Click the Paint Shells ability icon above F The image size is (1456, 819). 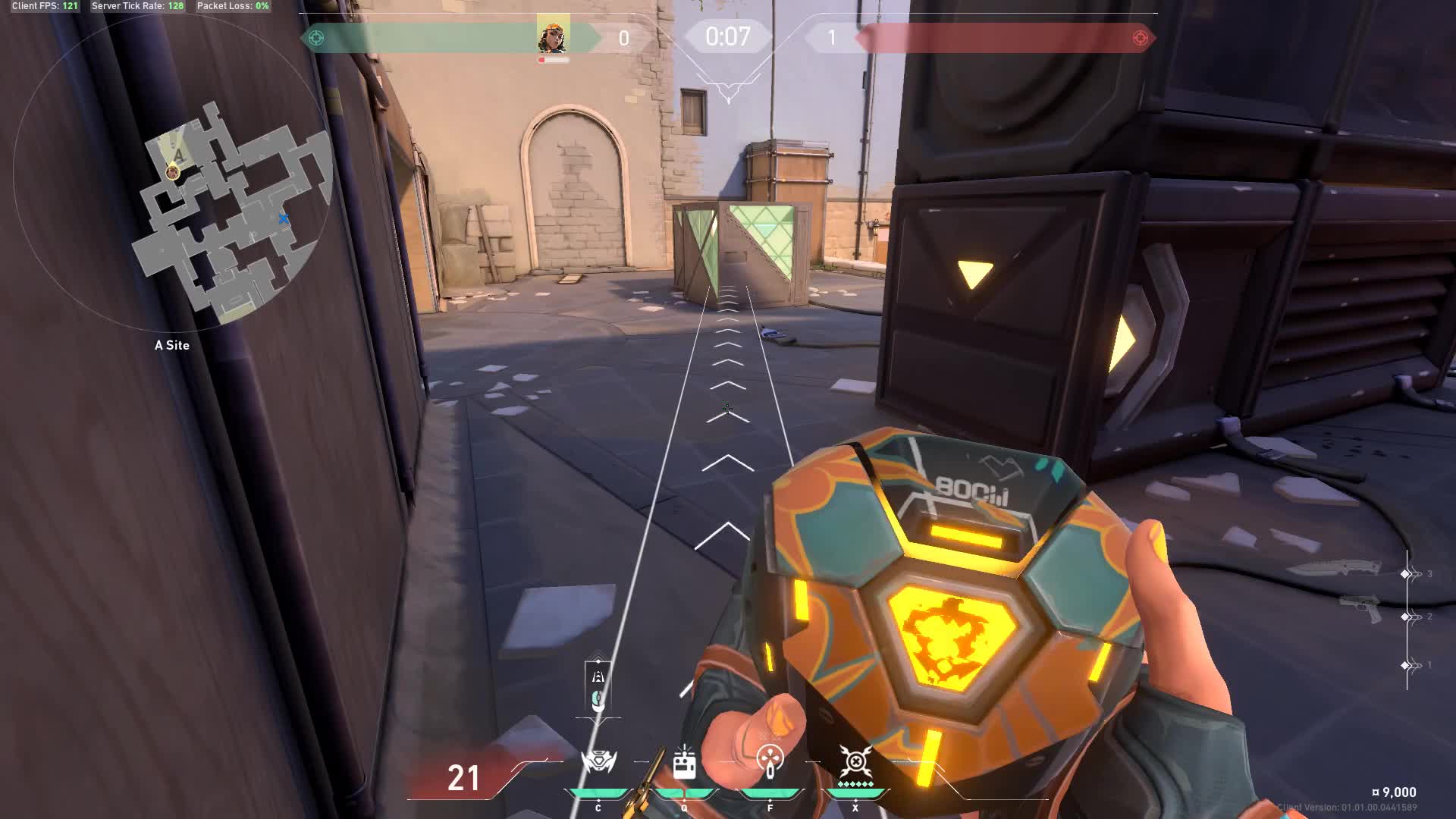pos(770,762)
